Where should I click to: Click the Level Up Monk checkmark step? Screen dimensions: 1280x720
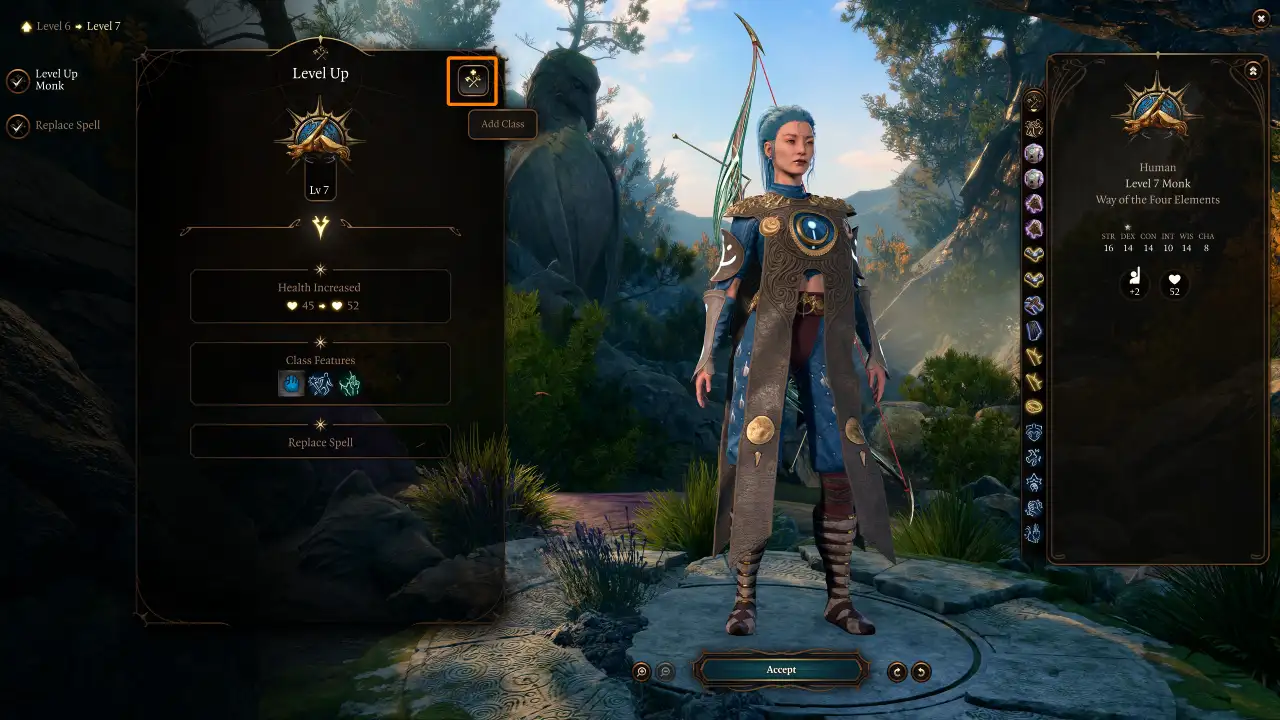[x=19, y=80]
